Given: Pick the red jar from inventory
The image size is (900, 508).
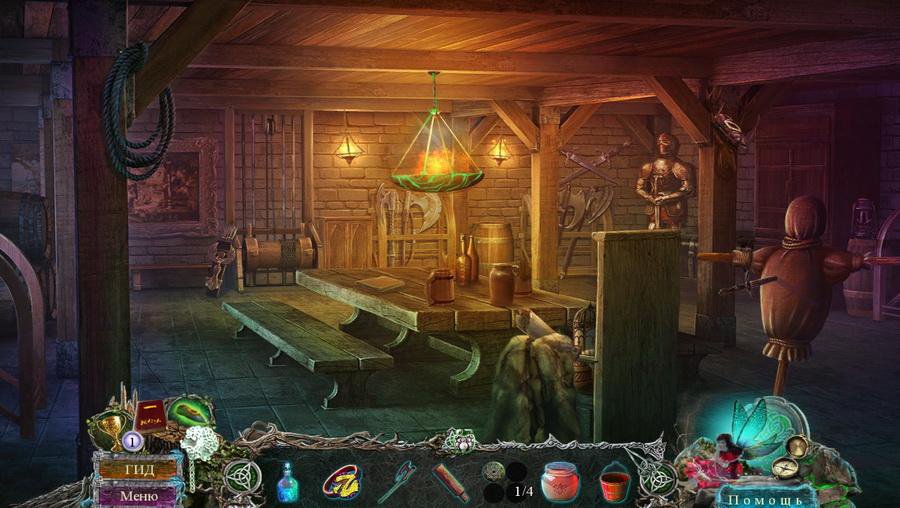Looking at the screenshot, I should click(560, 482).
